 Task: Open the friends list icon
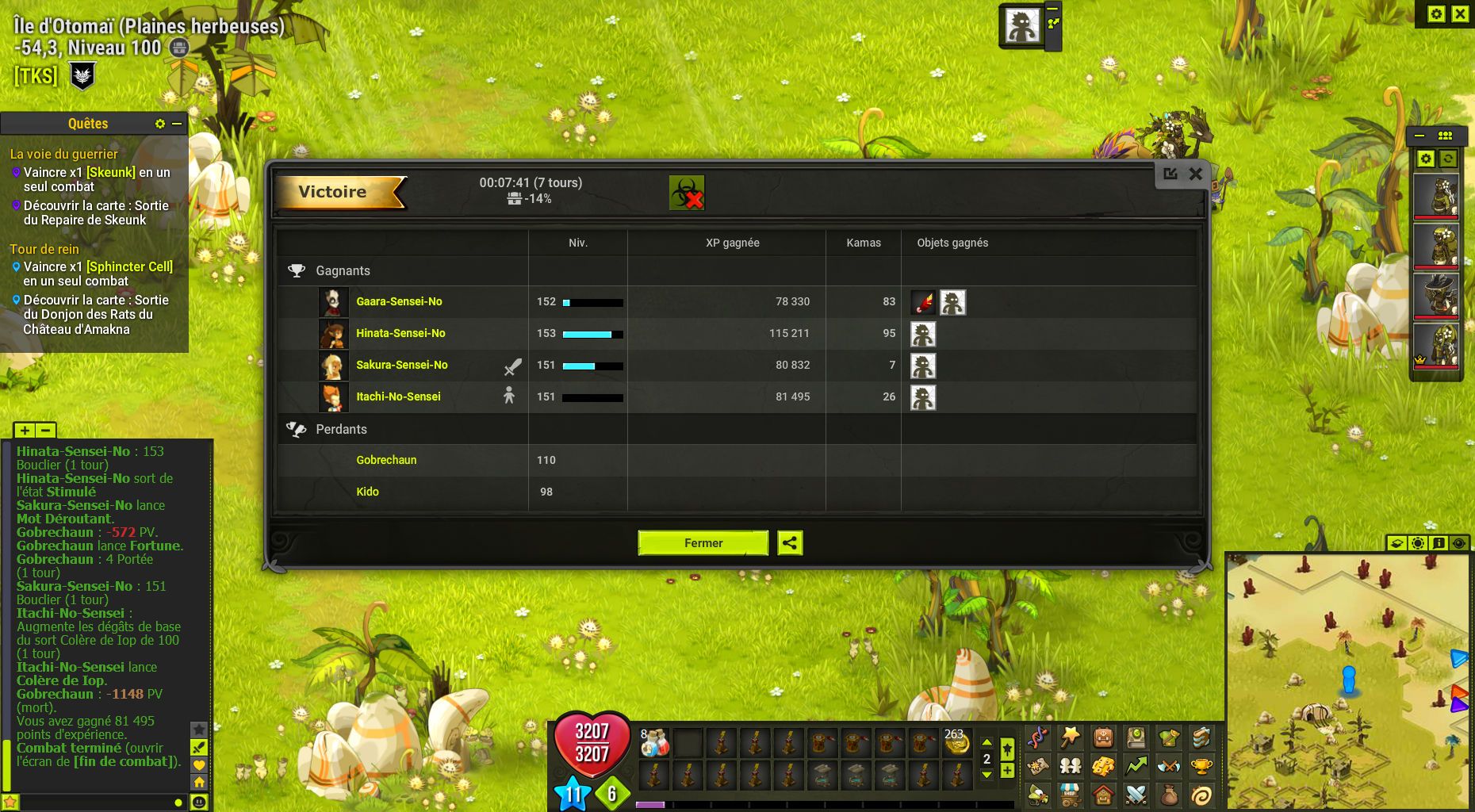coord(1071,766)
